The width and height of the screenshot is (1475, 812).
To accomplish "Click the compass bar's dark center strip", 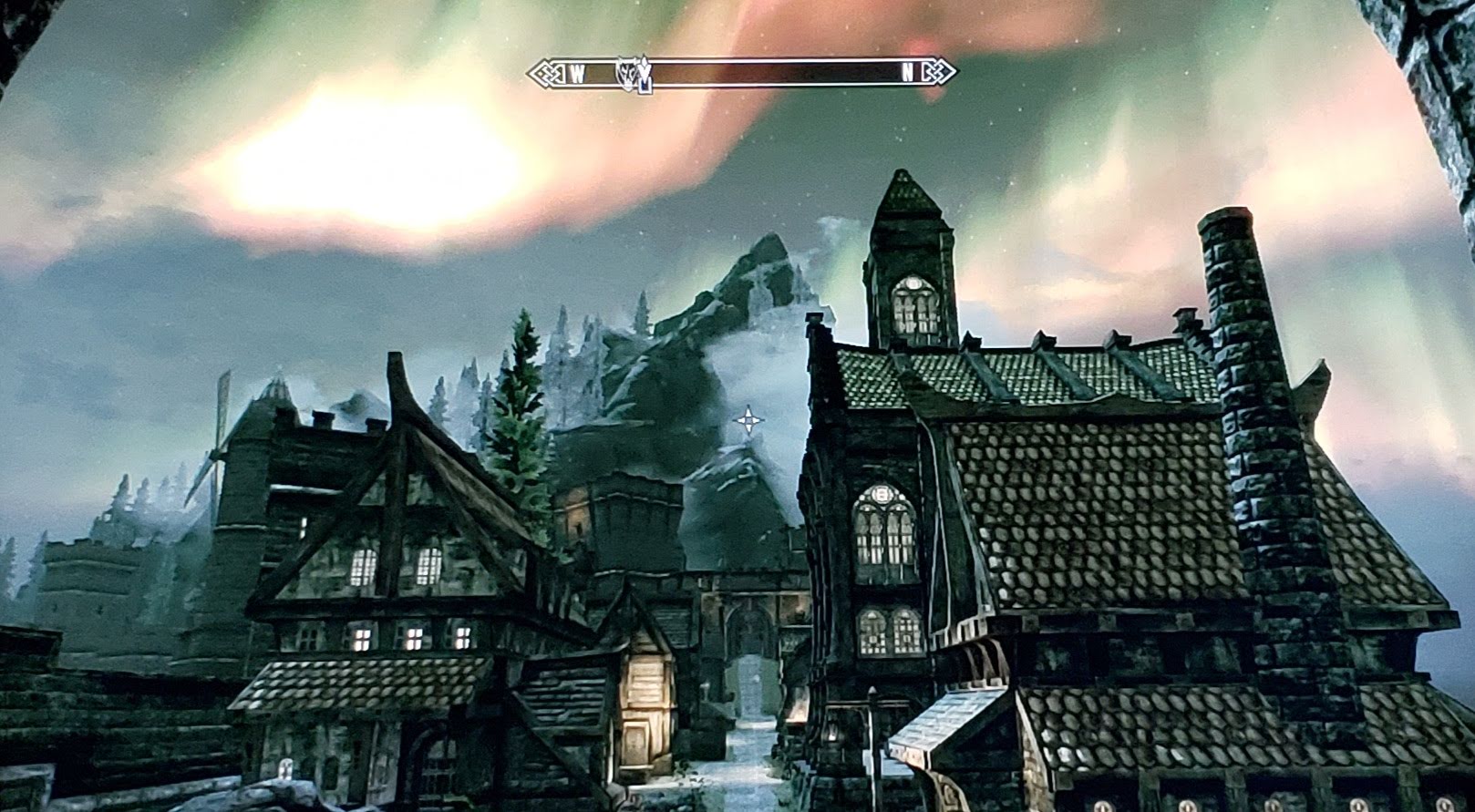I will click(775, 73).
